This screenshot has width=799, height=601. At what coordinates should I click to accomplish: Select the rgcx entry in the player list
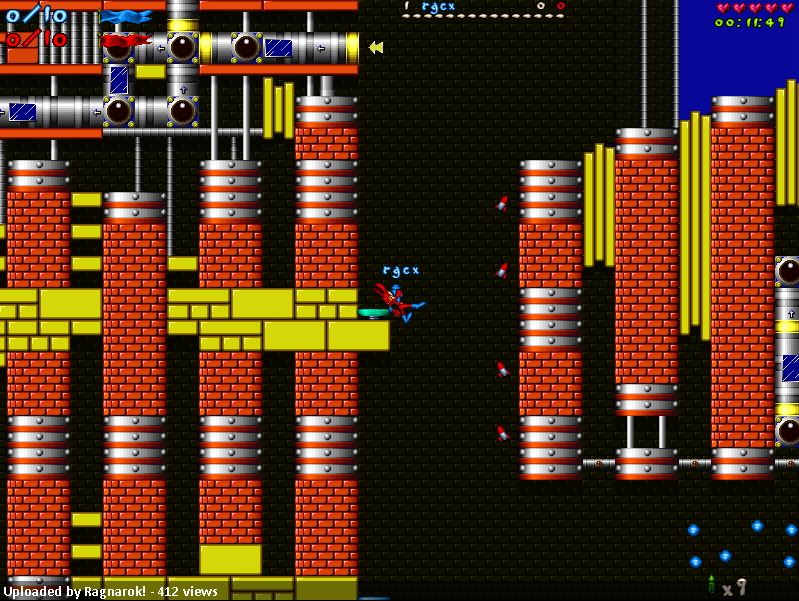[438, 7]
